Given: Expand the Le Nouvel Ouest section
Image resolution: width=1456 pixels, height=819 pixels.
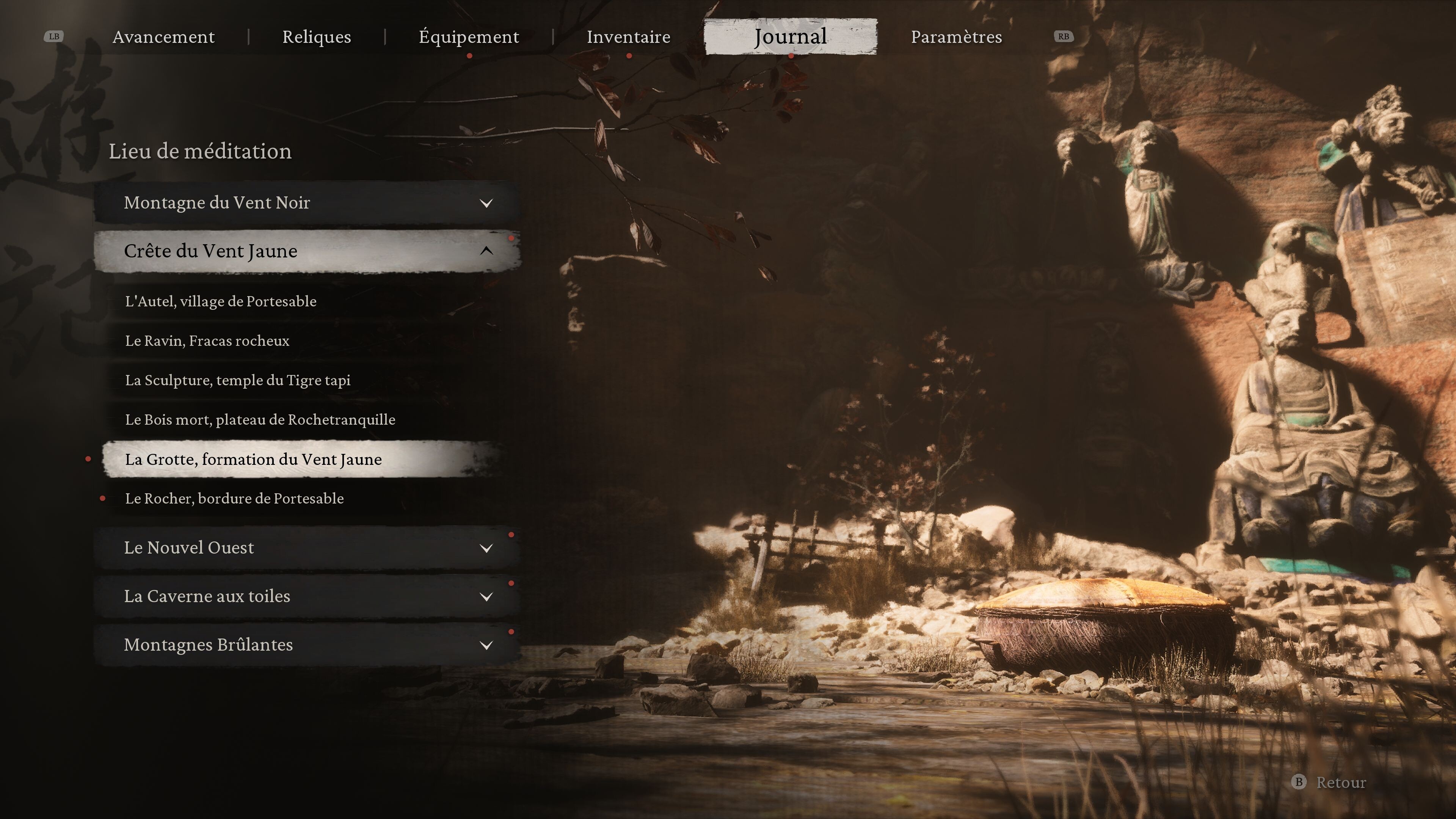Looking at the screenshot, I should tap(307, 548).
